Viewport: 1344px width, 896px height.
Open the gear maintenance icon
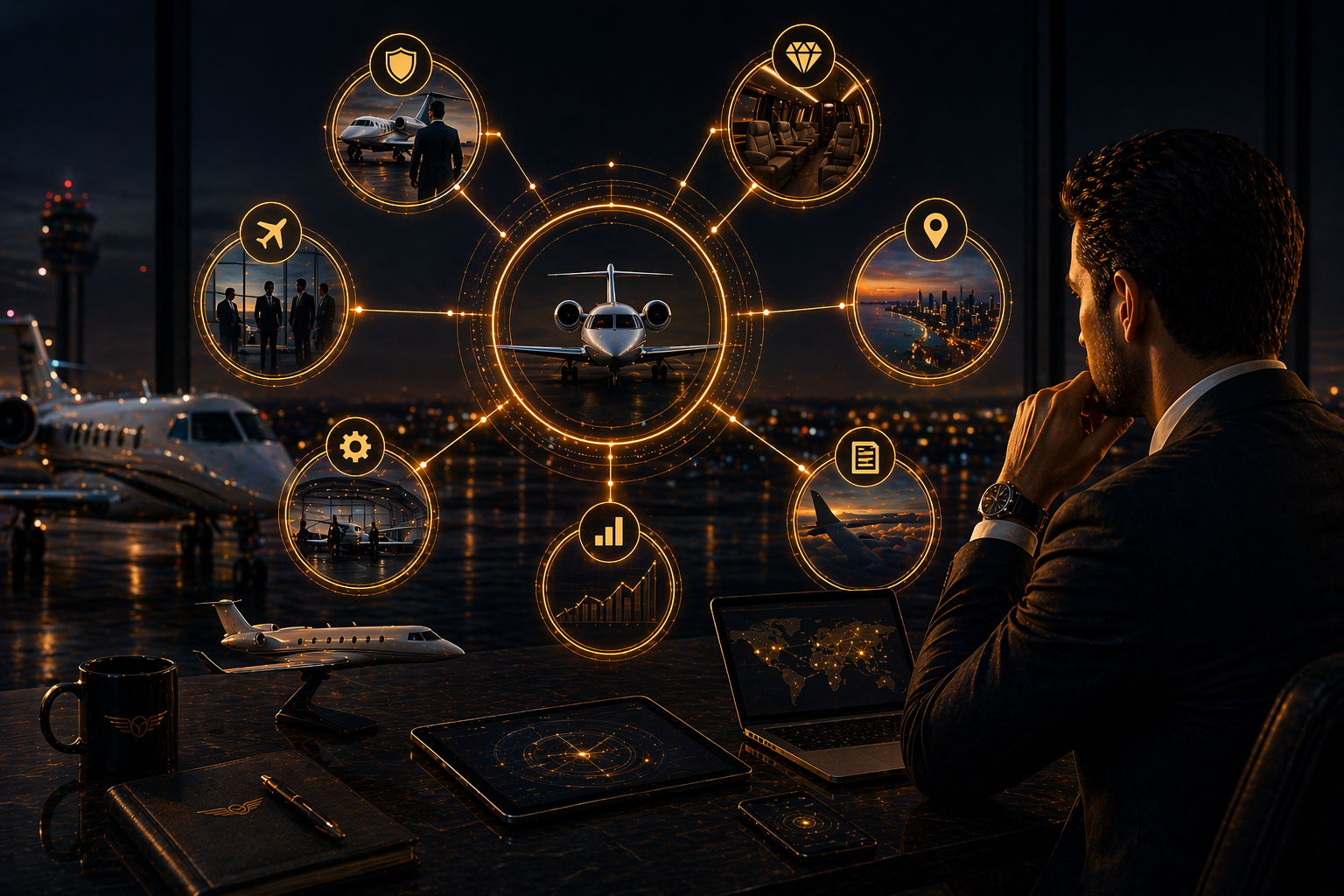(354, 447)
